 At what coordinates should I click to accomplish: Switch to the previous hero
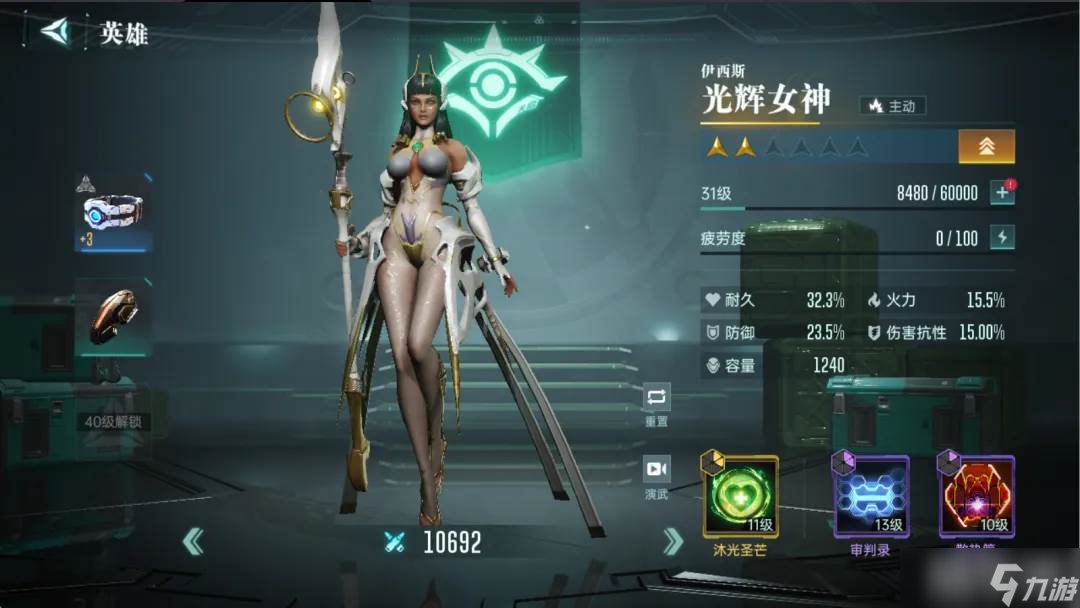click(193, 542)
